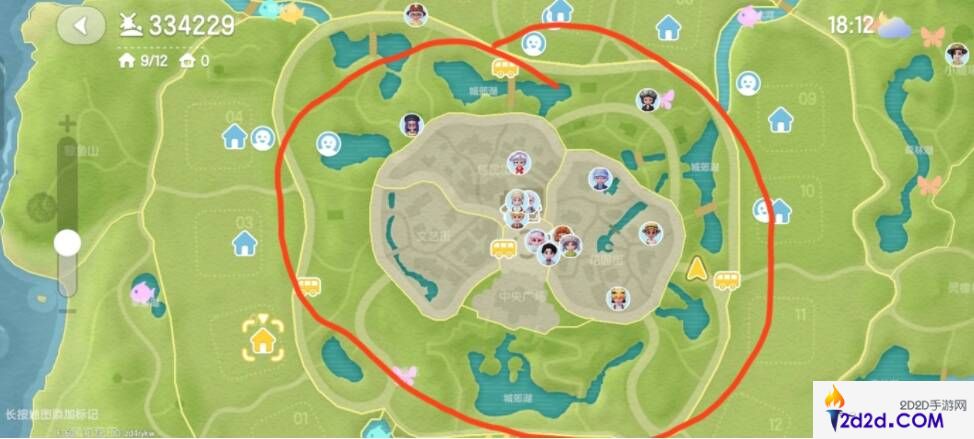Screen dimensions: 974x439
Task: Select the NPC portrait with the pink butterfly
Action: point(649,100)
